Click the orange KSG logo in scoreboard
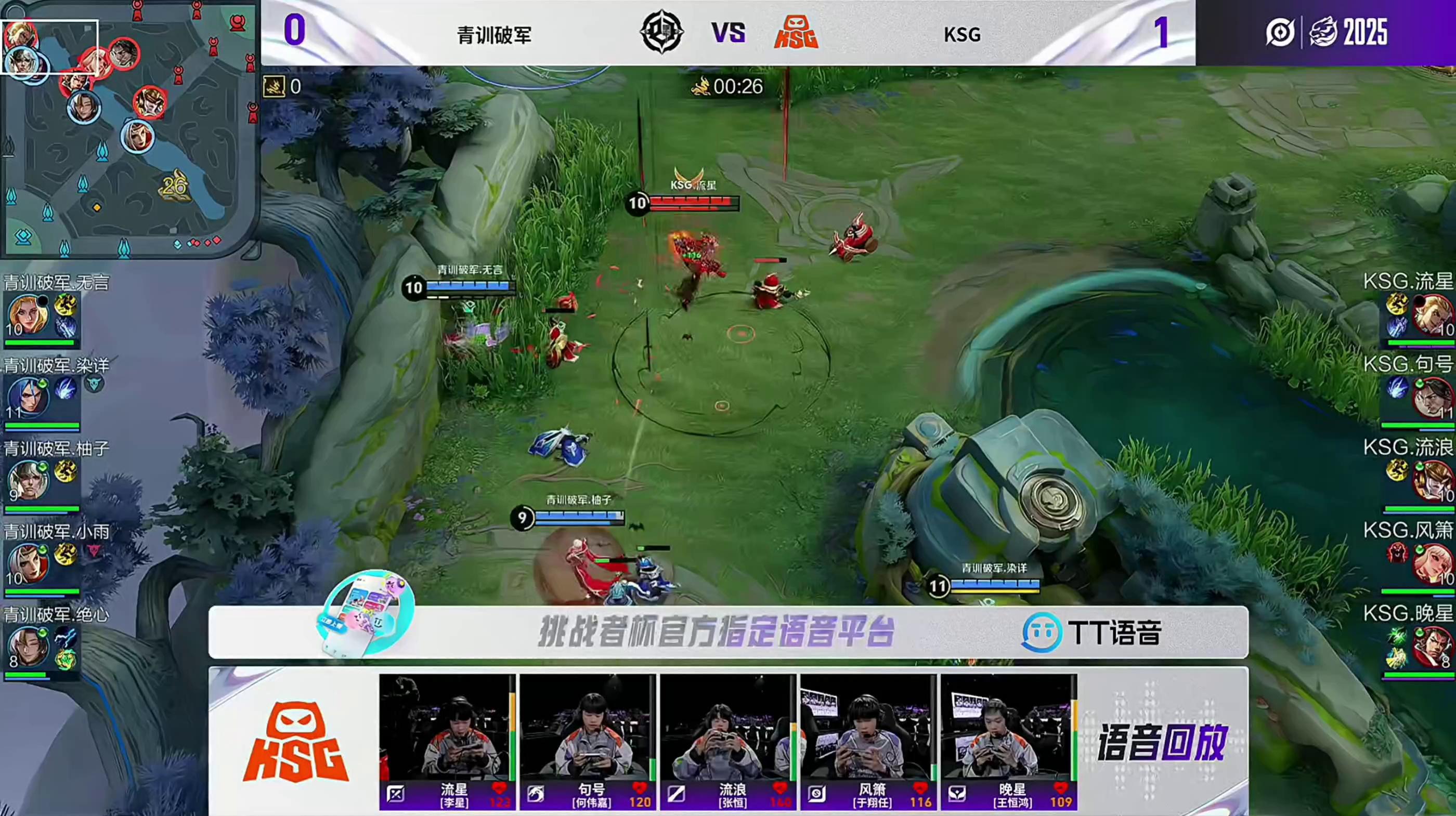The height and width of the screenshot is (816, 1456). pyautogui.click(x=796, y=32)
